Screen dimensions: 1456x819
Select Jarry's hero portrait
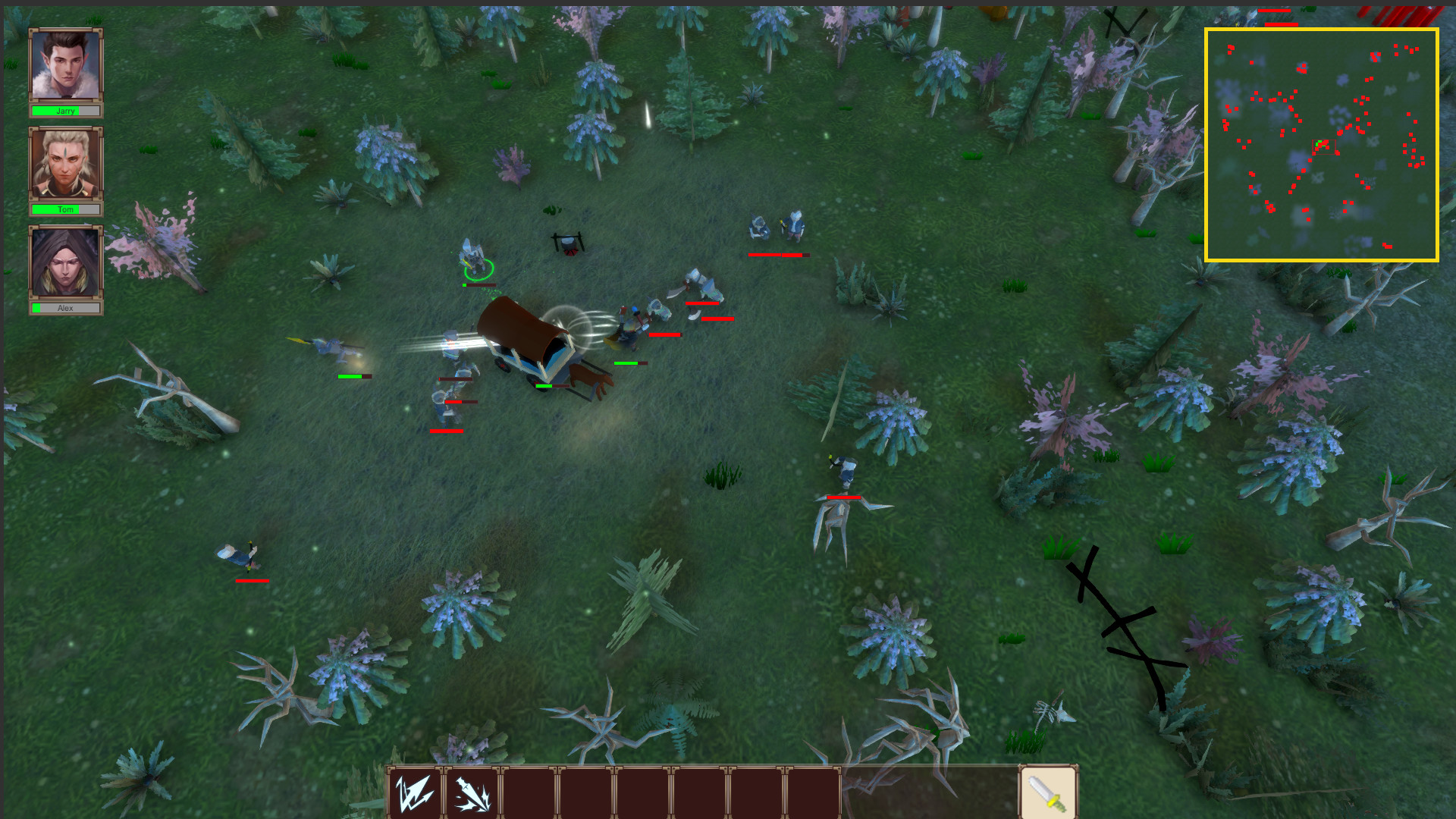(66, 66)
